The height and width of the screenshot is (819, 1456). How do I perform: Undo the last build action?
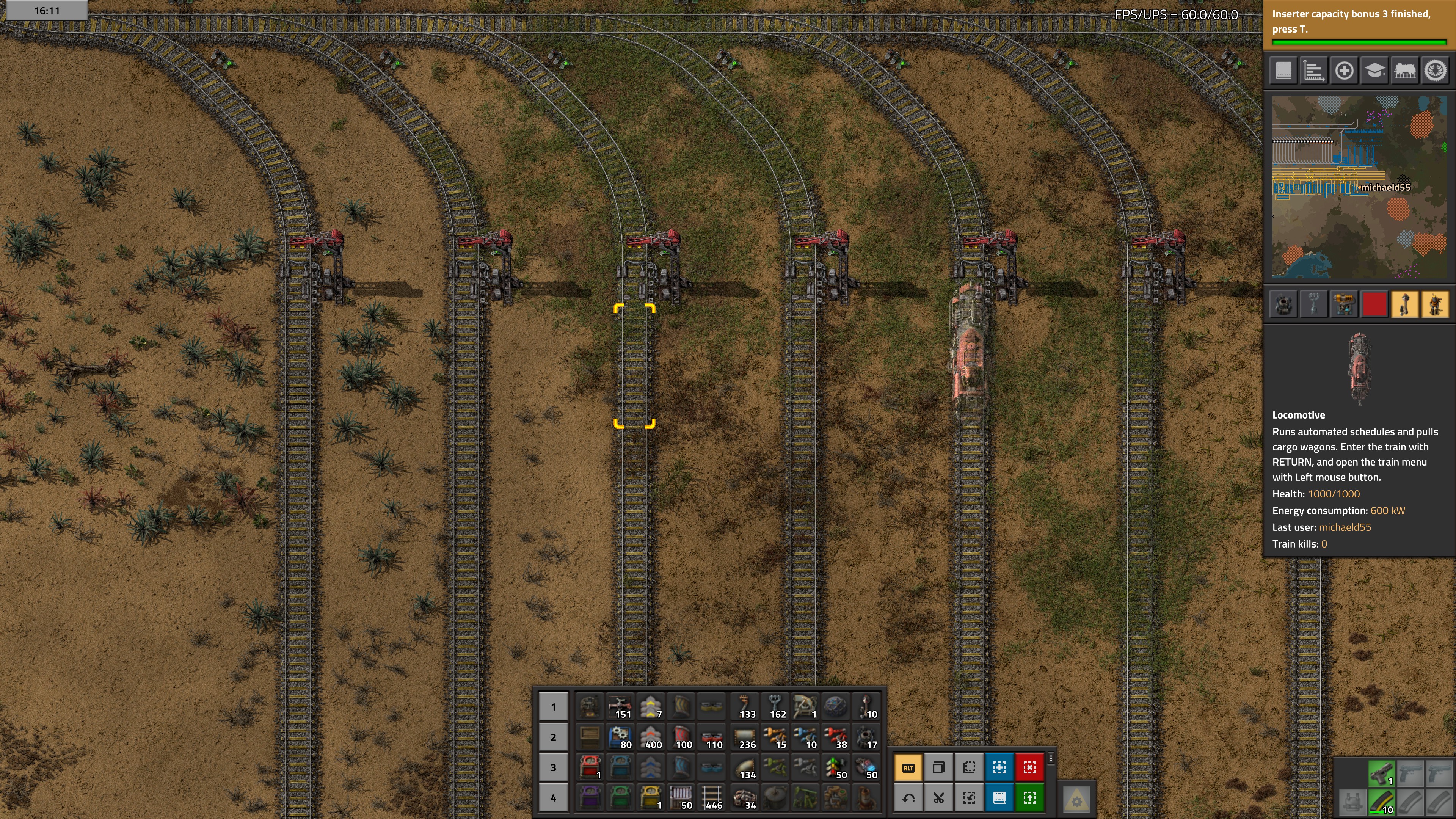(910, 797)
